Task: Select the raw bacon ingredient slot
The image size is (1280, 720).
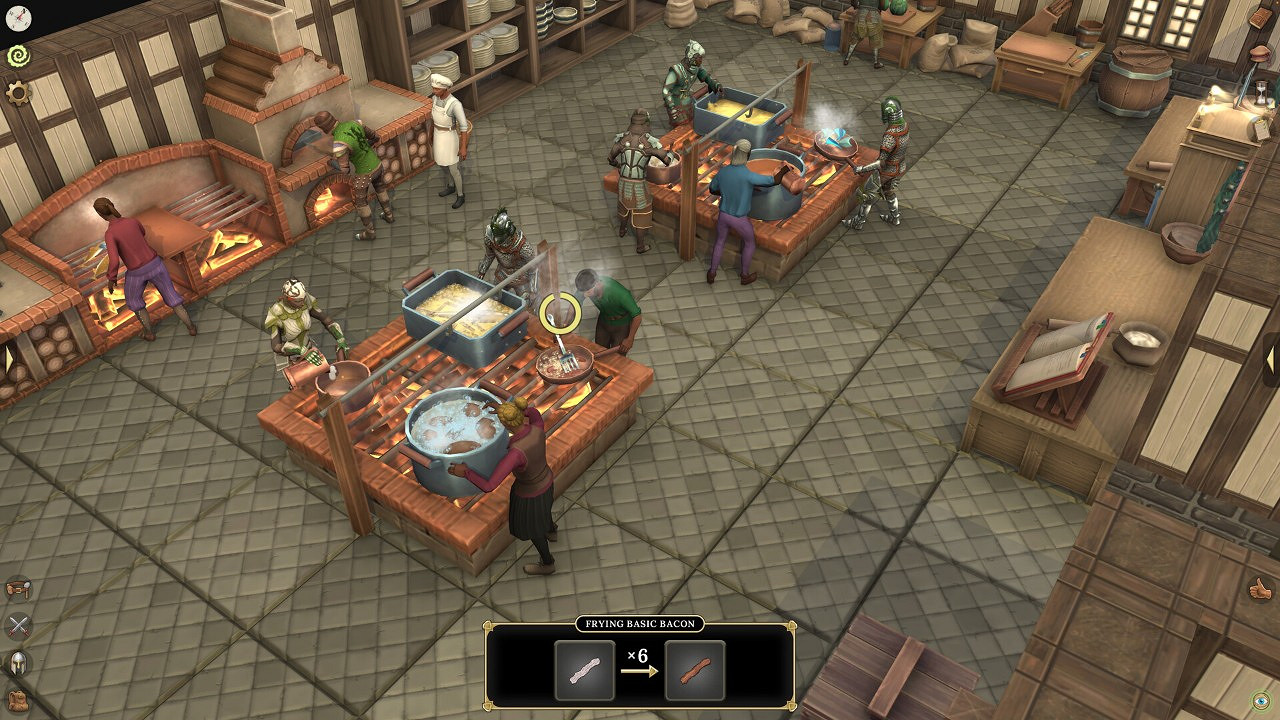Action: (585, 670)
